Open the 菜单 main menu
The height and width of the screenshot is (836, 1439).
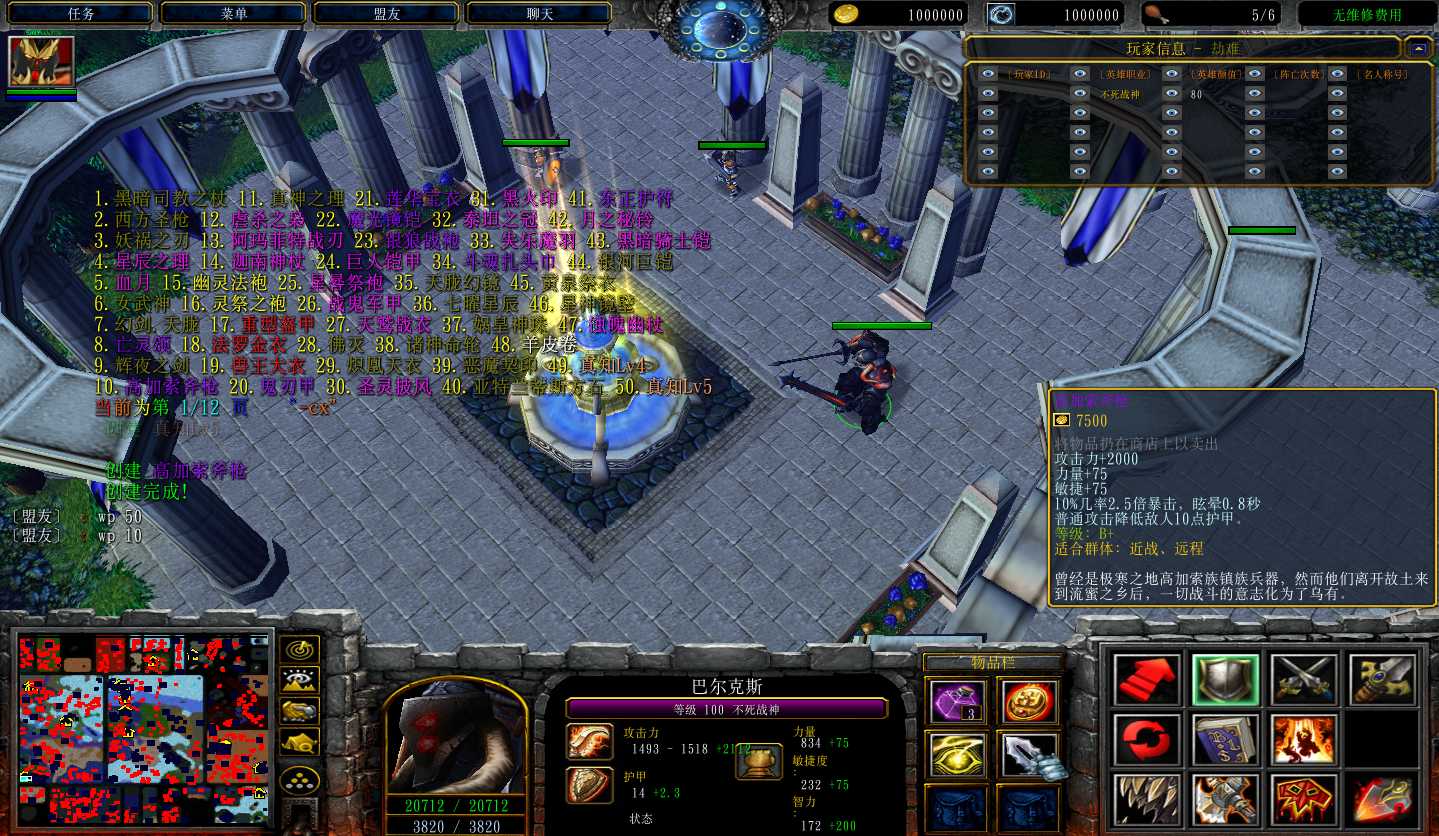click(234, 14)
